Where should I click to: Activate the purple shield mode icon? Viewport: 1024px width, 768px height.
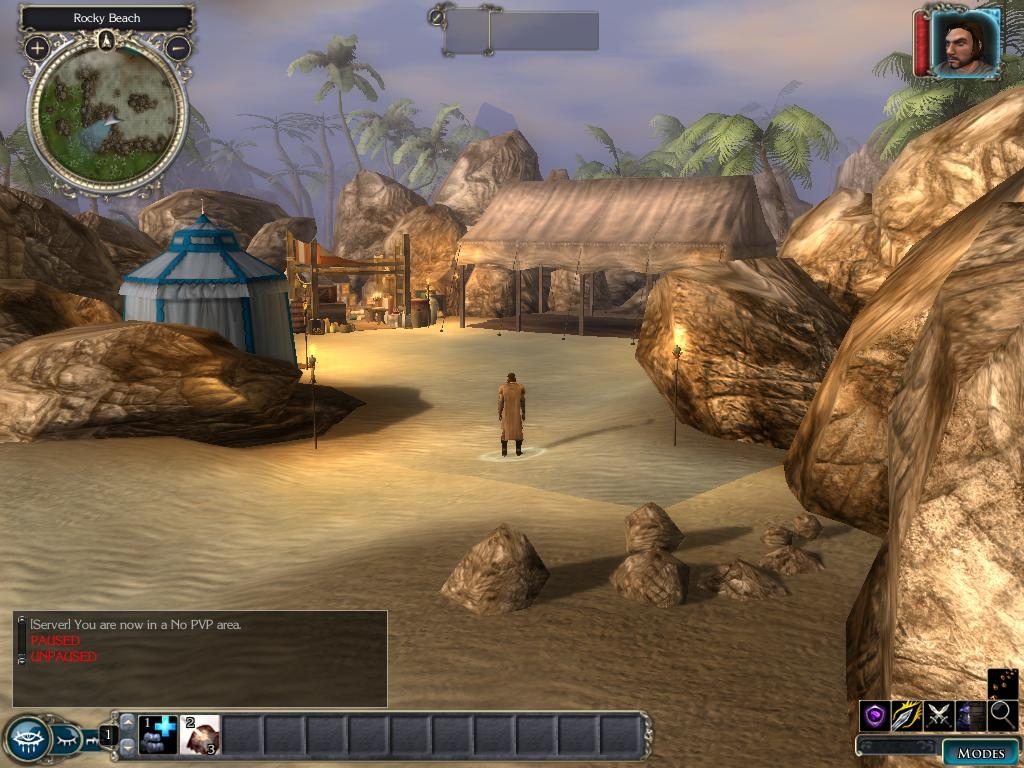point(875,715)
